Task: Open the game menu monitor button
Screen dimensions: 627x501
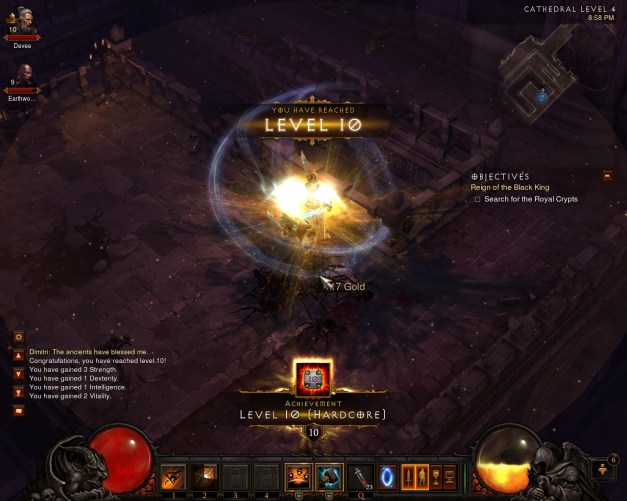Action: [449, 477]
